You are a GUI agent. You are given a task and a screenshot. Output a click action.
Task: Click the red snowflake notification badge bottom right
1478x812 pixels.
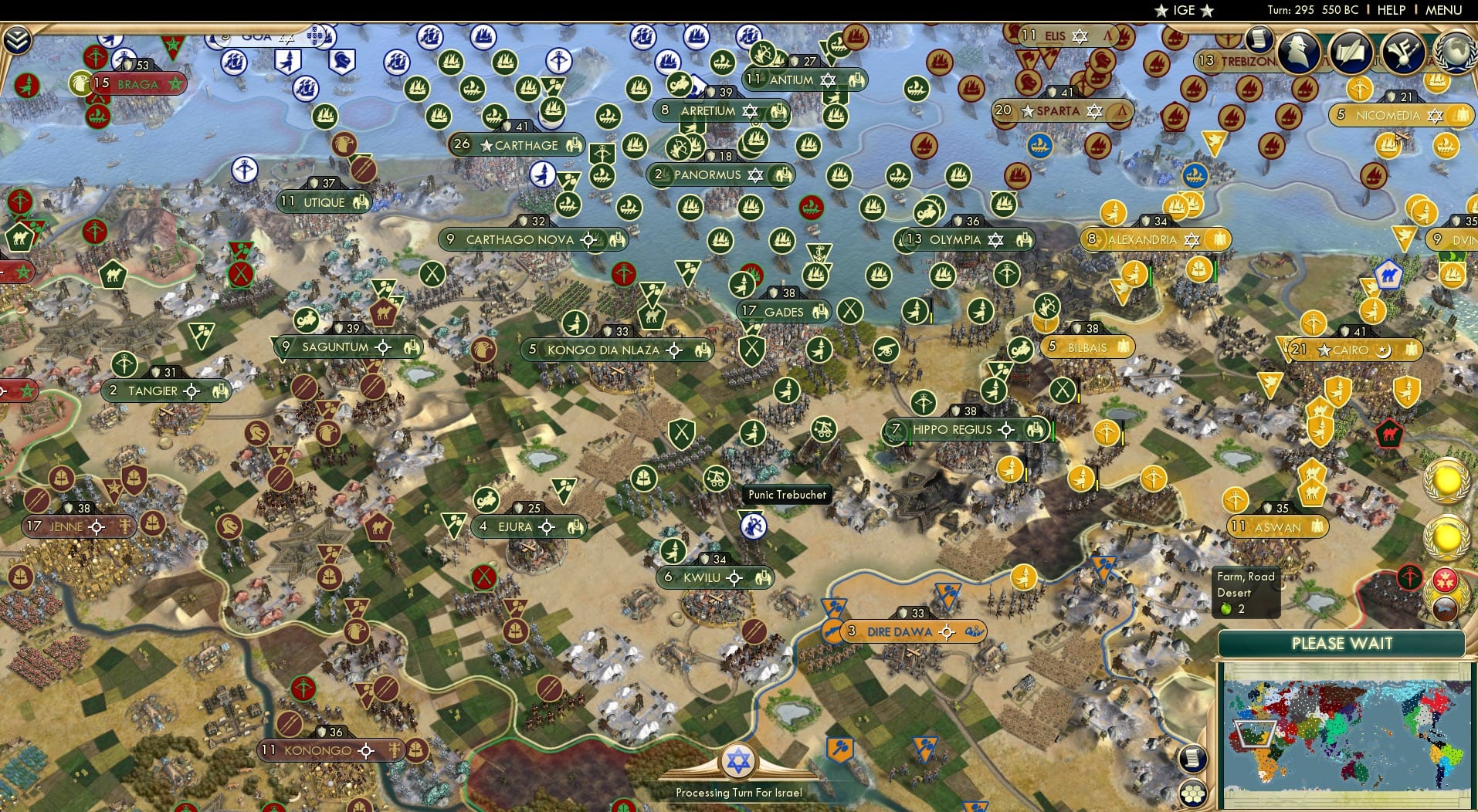(x=1447, y=579)
